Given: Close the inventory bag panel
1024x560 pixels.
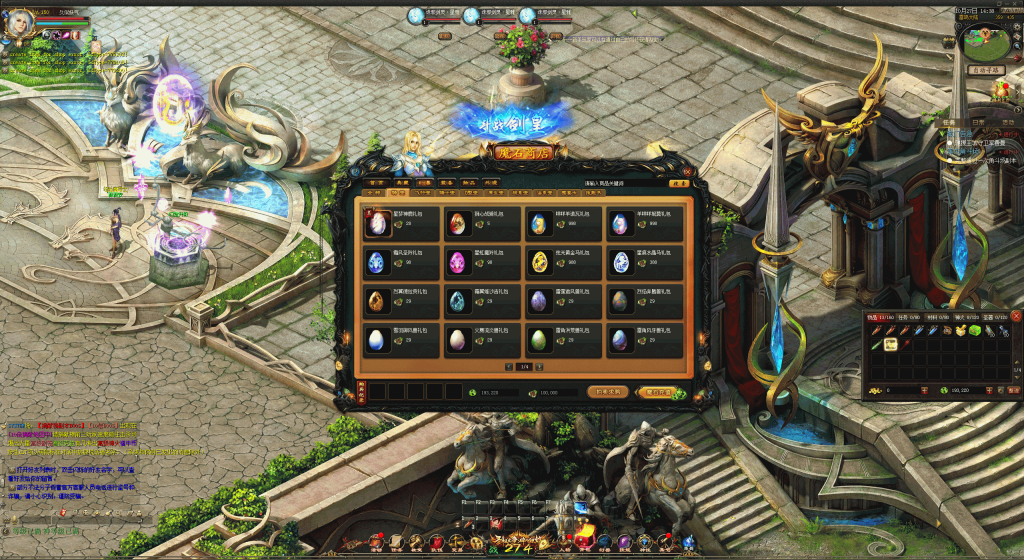Looking at the screenshot, I should click(x=1015, y=316).
